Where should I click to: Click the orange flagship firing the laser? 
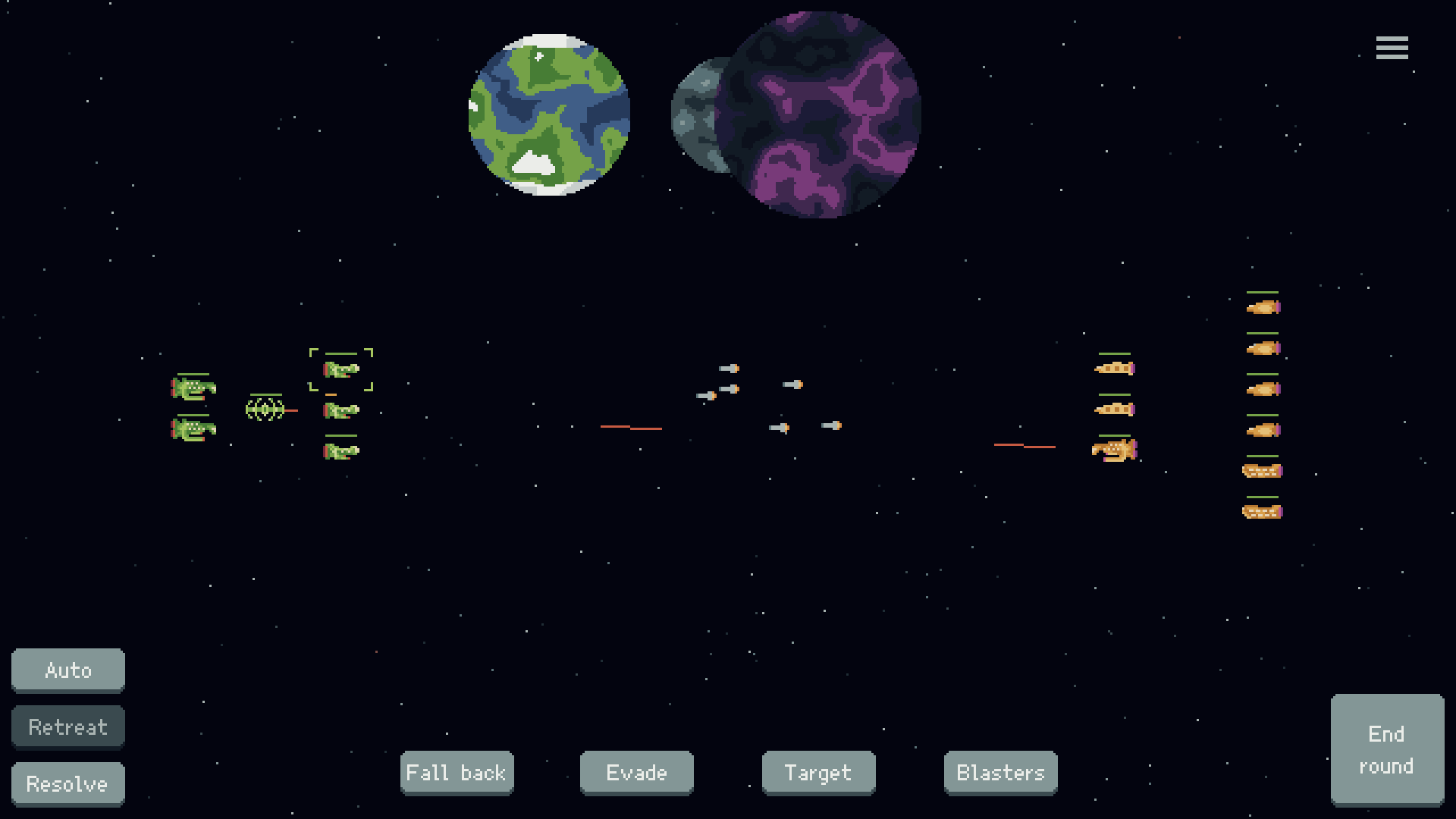[x=1113, y=450]
